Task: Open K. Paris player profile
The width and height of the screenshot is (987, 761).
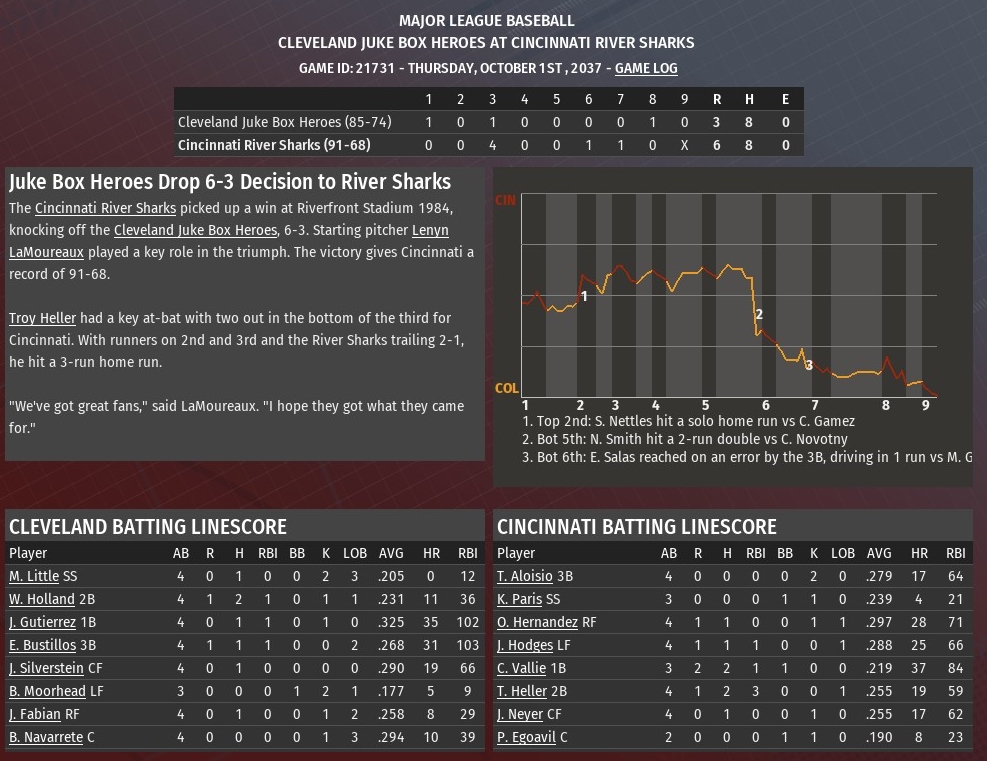Action: [519, 599]
